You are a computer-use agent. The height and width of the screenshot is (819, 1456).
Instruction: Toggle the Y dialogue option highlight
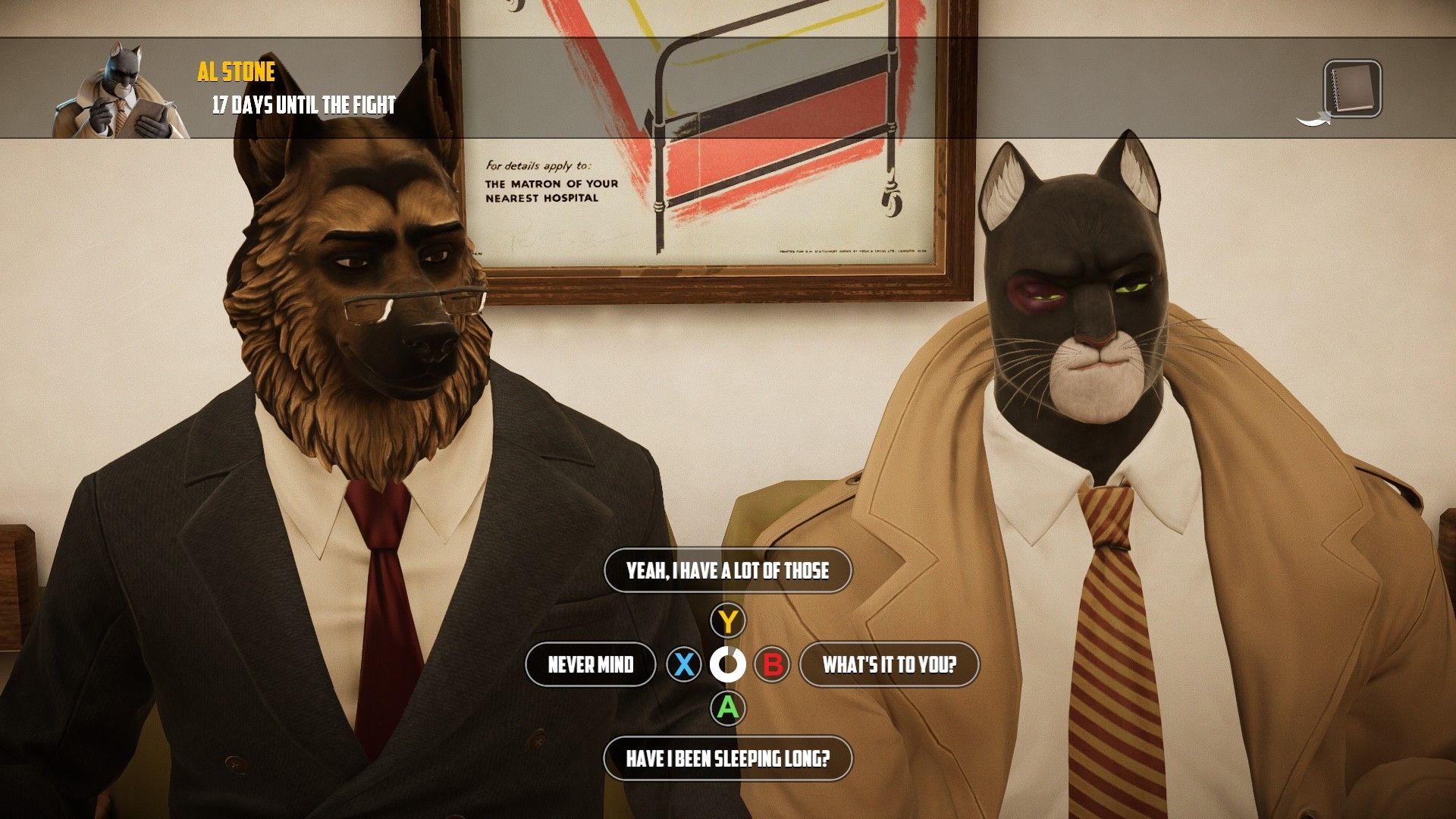point(729,620)
